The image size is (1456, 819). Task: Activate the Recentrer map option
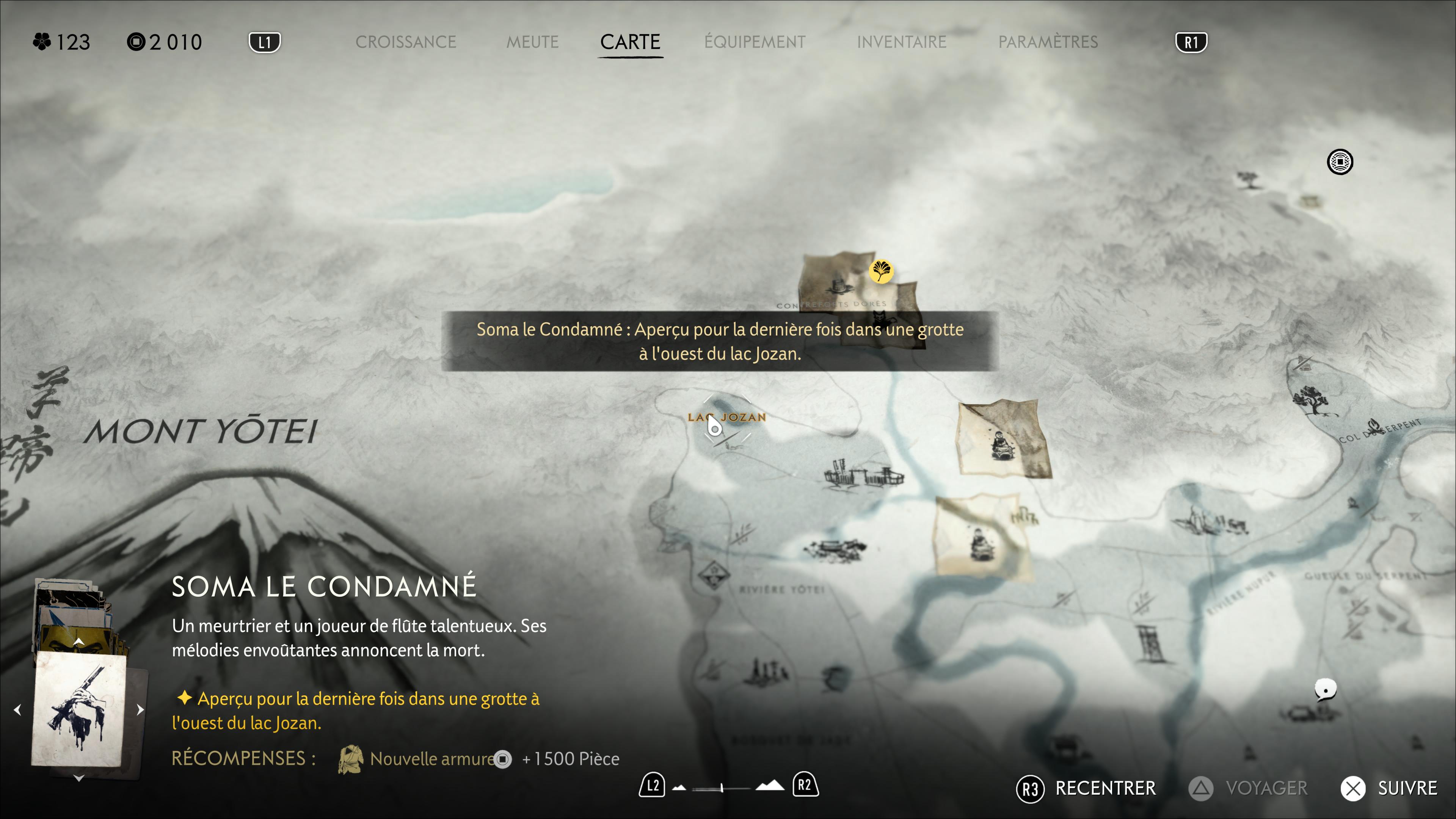pyautogui.click(x=1086, y=788)
